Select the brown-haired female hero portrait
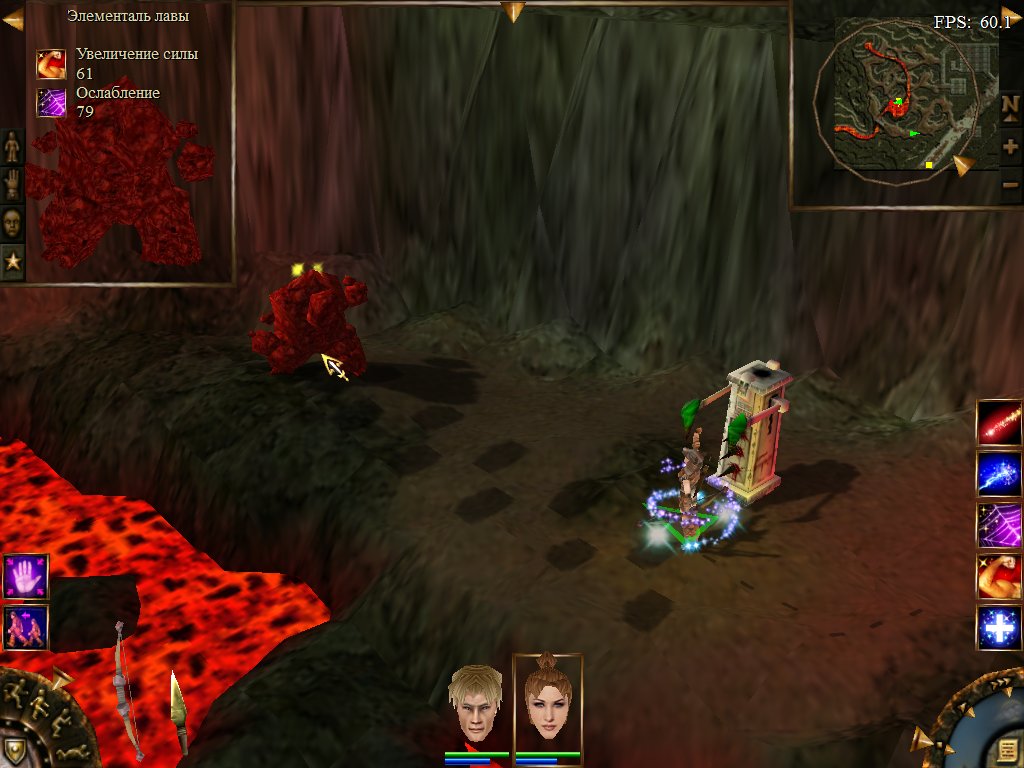This screenshot has width=1024, height=768. pyautogui.click(x=547, y=703)
